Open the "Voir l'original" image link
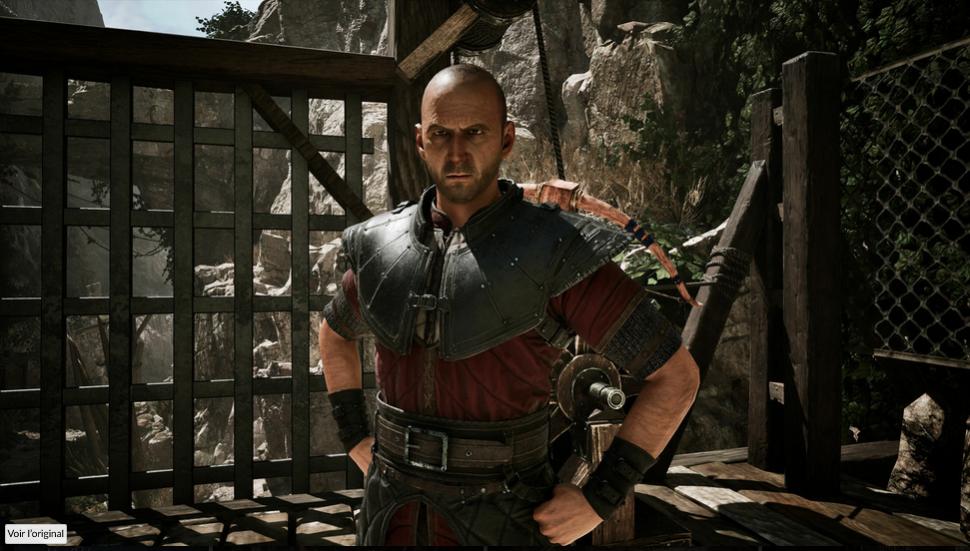Viewport: 970px width, 551px height. [35, 534]
